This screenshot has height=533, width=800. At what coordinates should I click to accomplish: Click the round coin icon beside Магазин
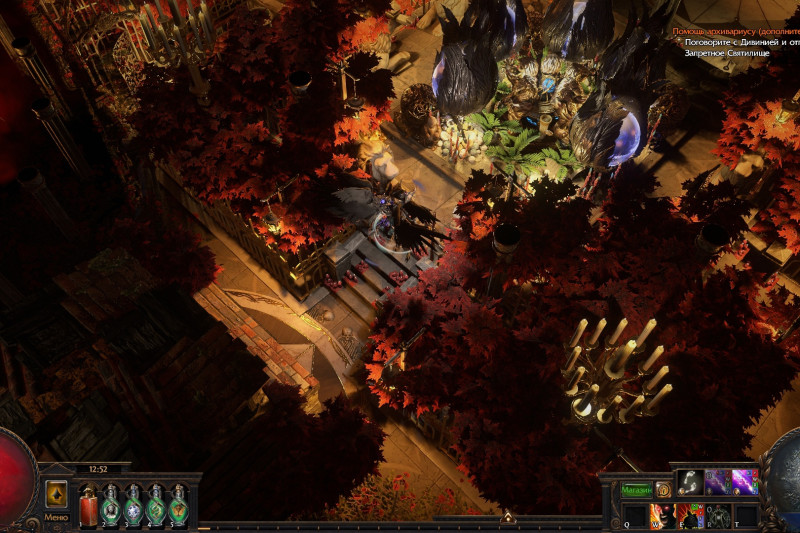point(663,490)
